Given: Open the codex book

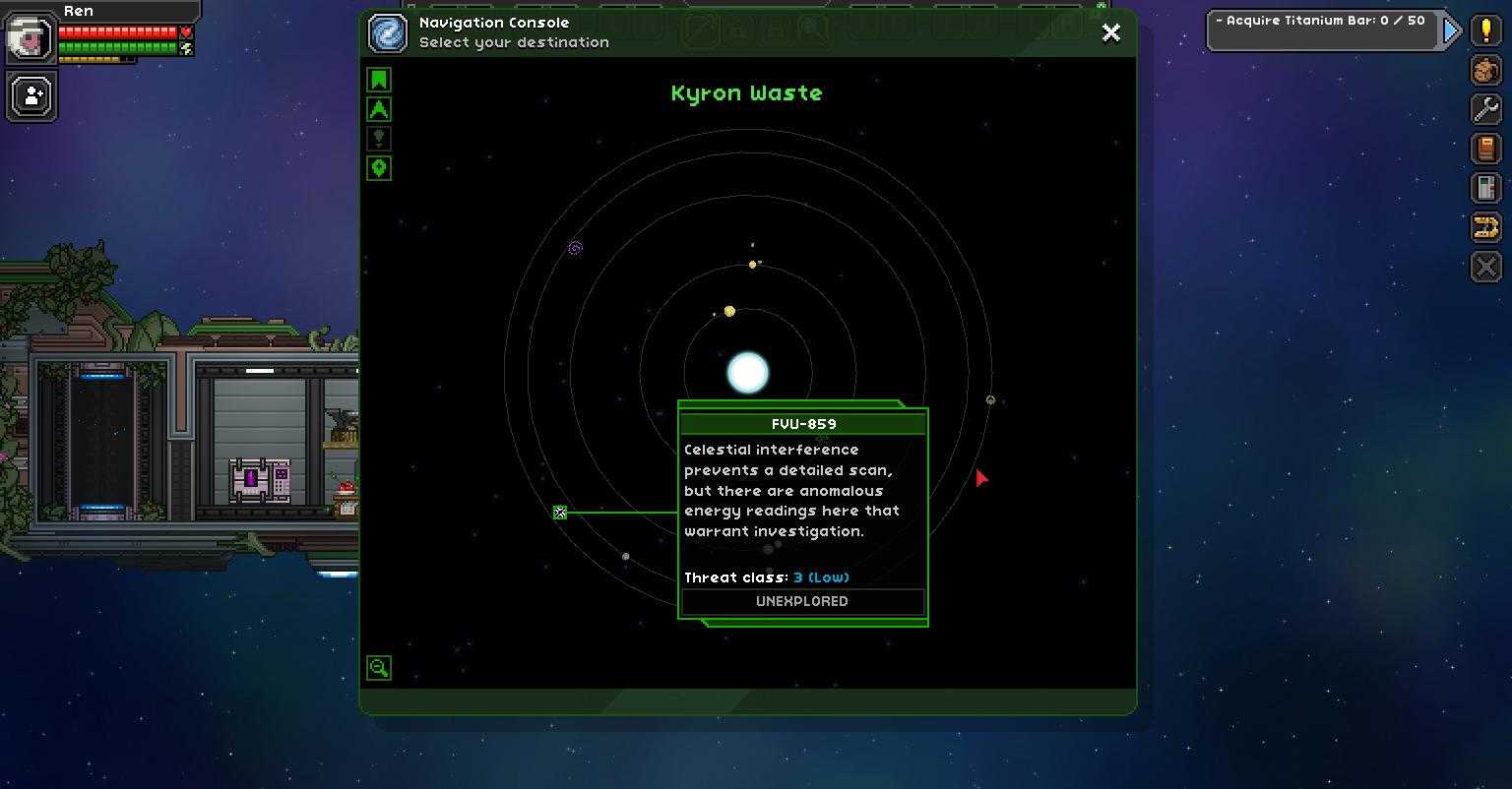Looking at the screenshot, I should coord(1486,149).
